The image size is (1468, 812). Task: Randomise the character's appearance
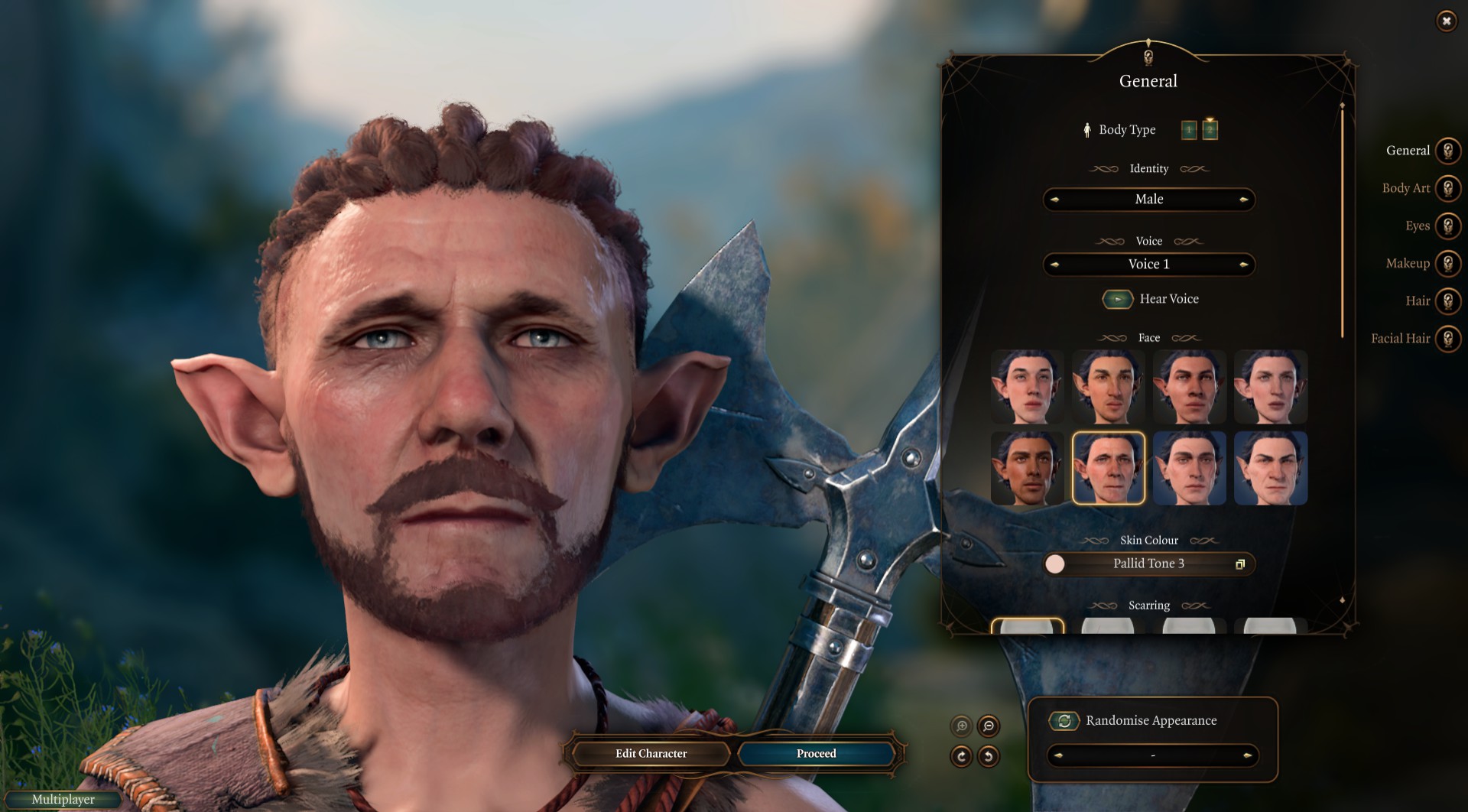[1064, 720]
